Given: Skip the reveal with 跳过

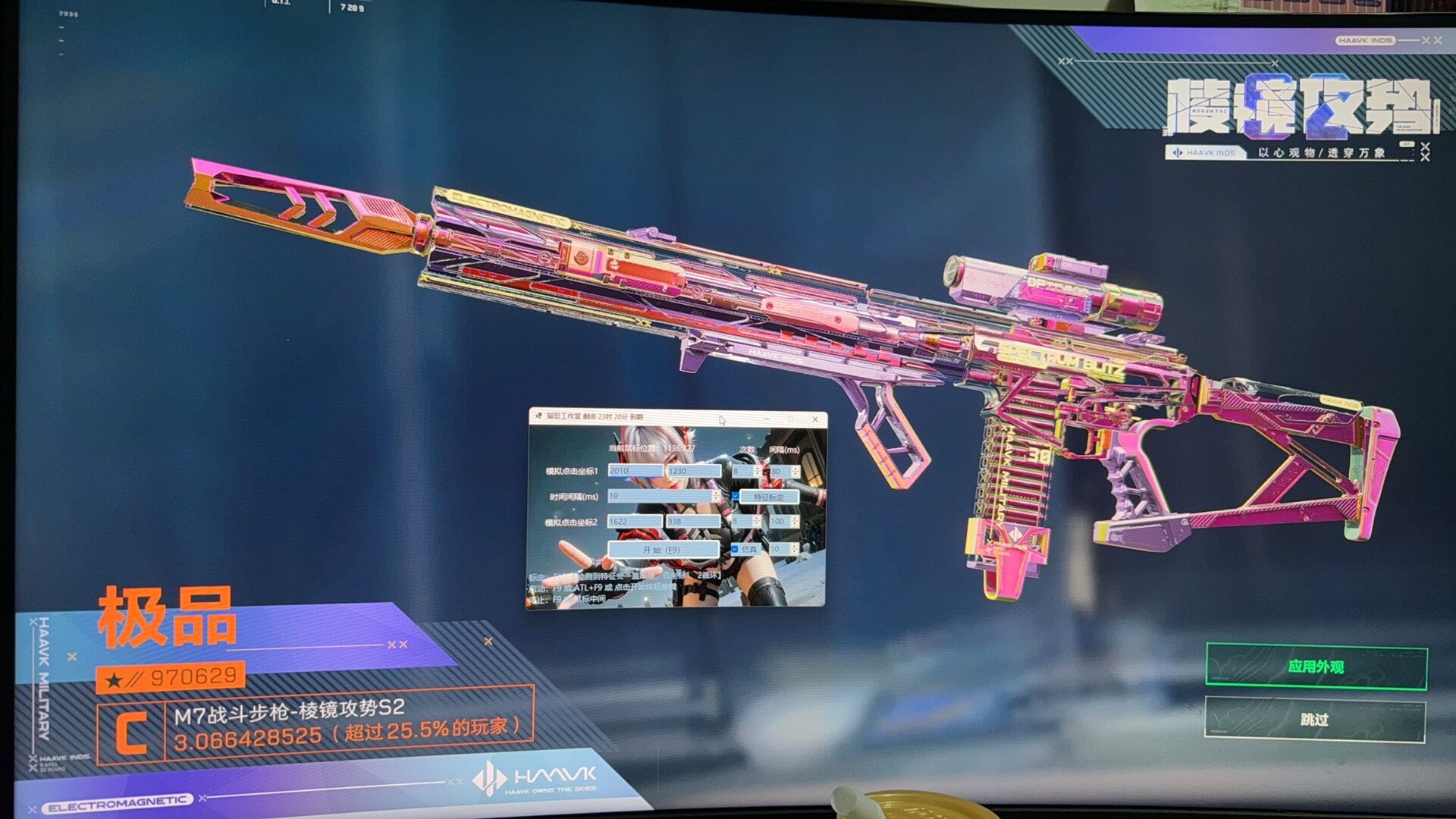Looking at the screenshot, I should (1314, 719).
